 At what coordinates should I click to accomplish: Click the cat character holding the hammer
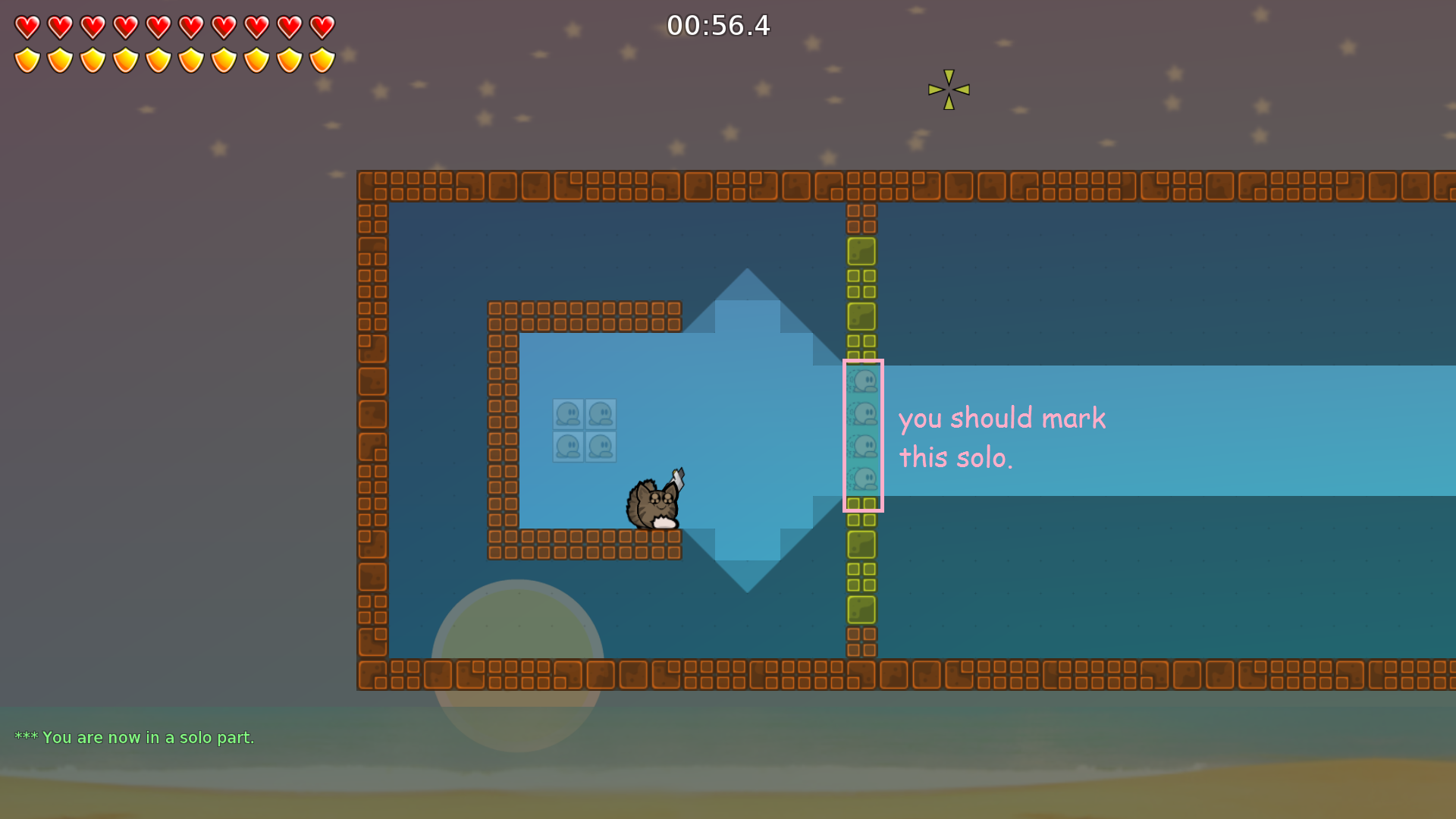point(654,502)
